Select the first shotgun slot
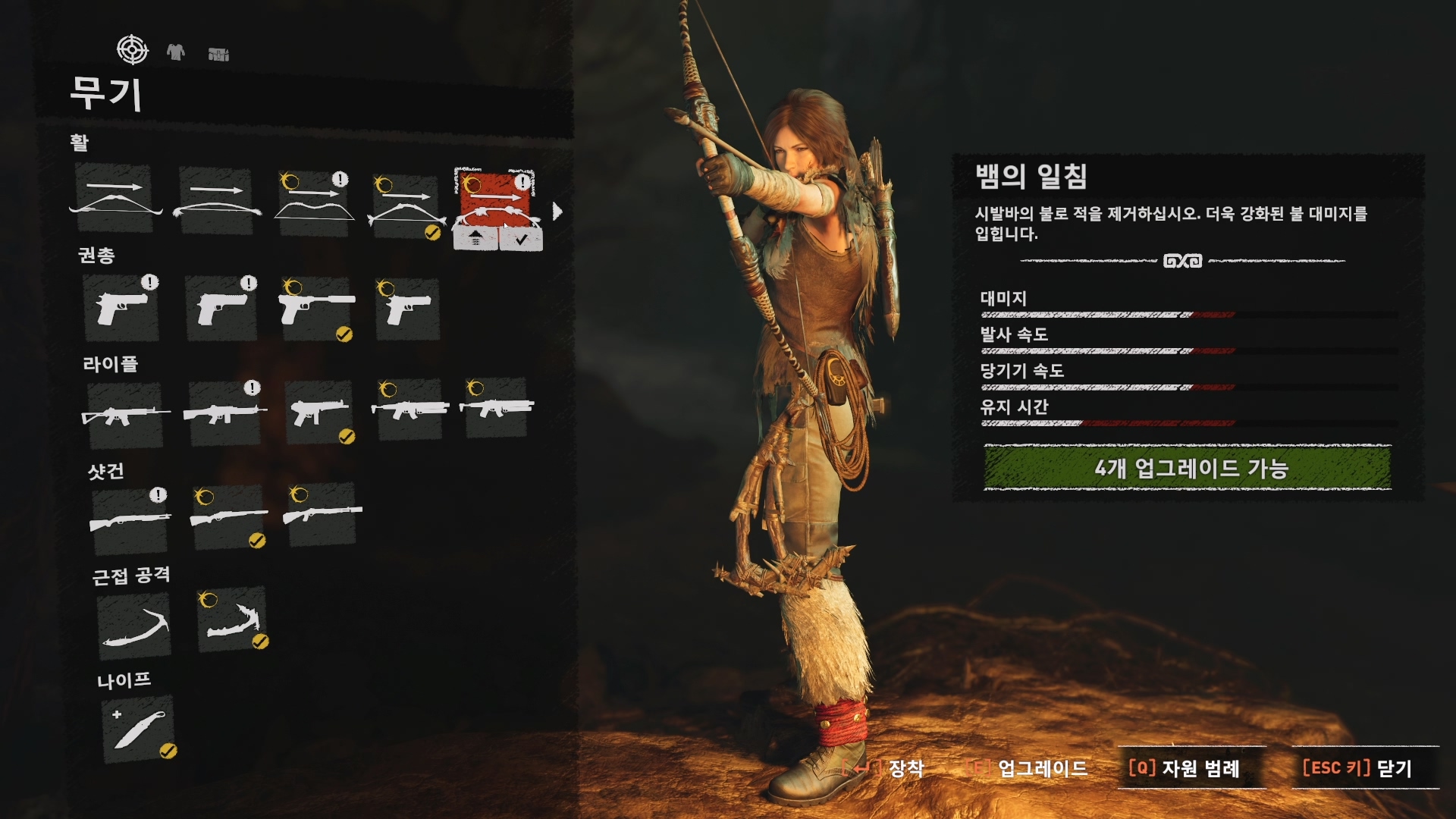Screen dimensions: 1456x819 (x=130, y=521)
